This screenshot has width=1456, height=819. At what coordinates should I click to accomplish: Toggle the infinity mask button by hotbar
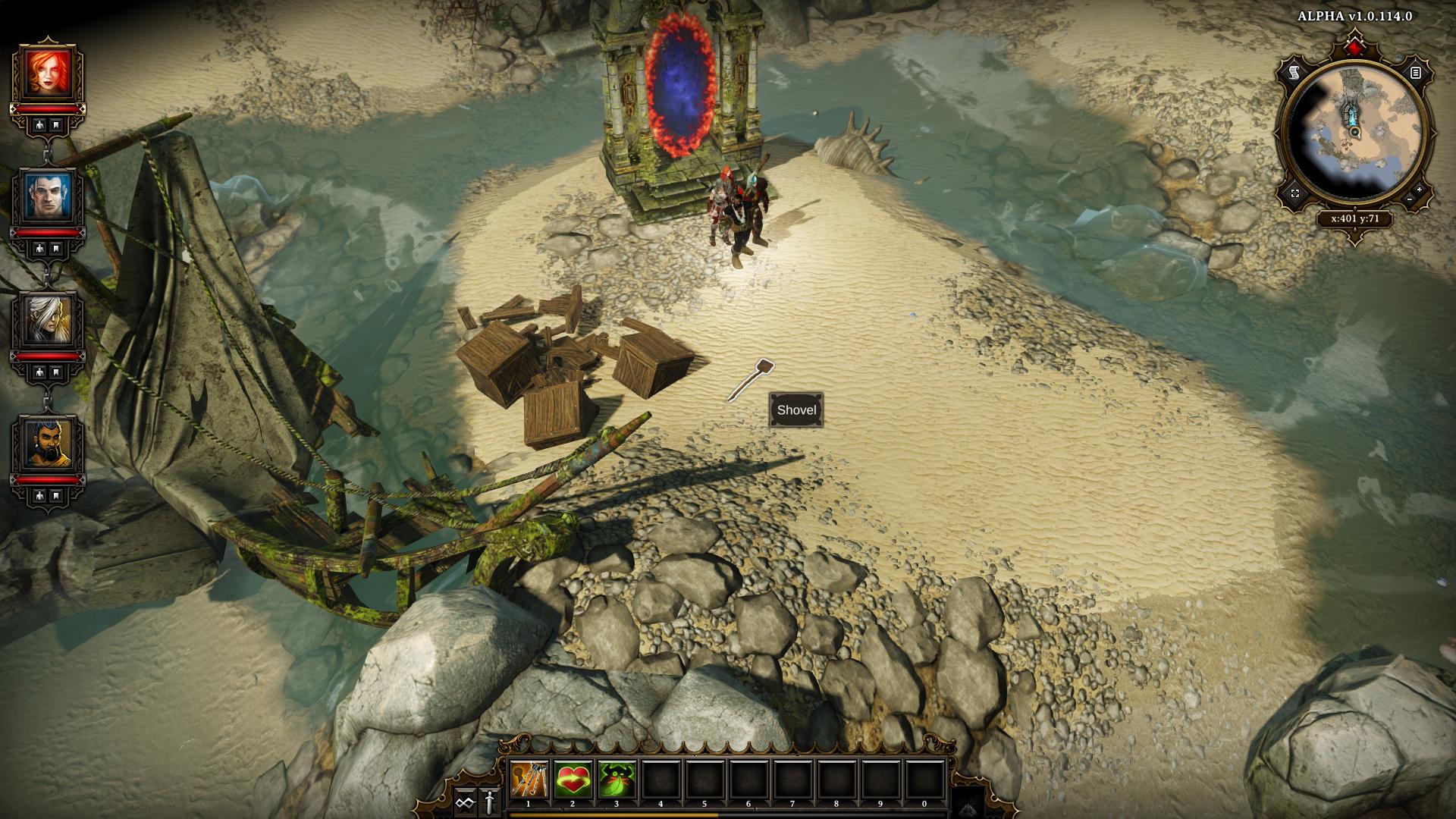pyautogui.click(x=464, y=801)
